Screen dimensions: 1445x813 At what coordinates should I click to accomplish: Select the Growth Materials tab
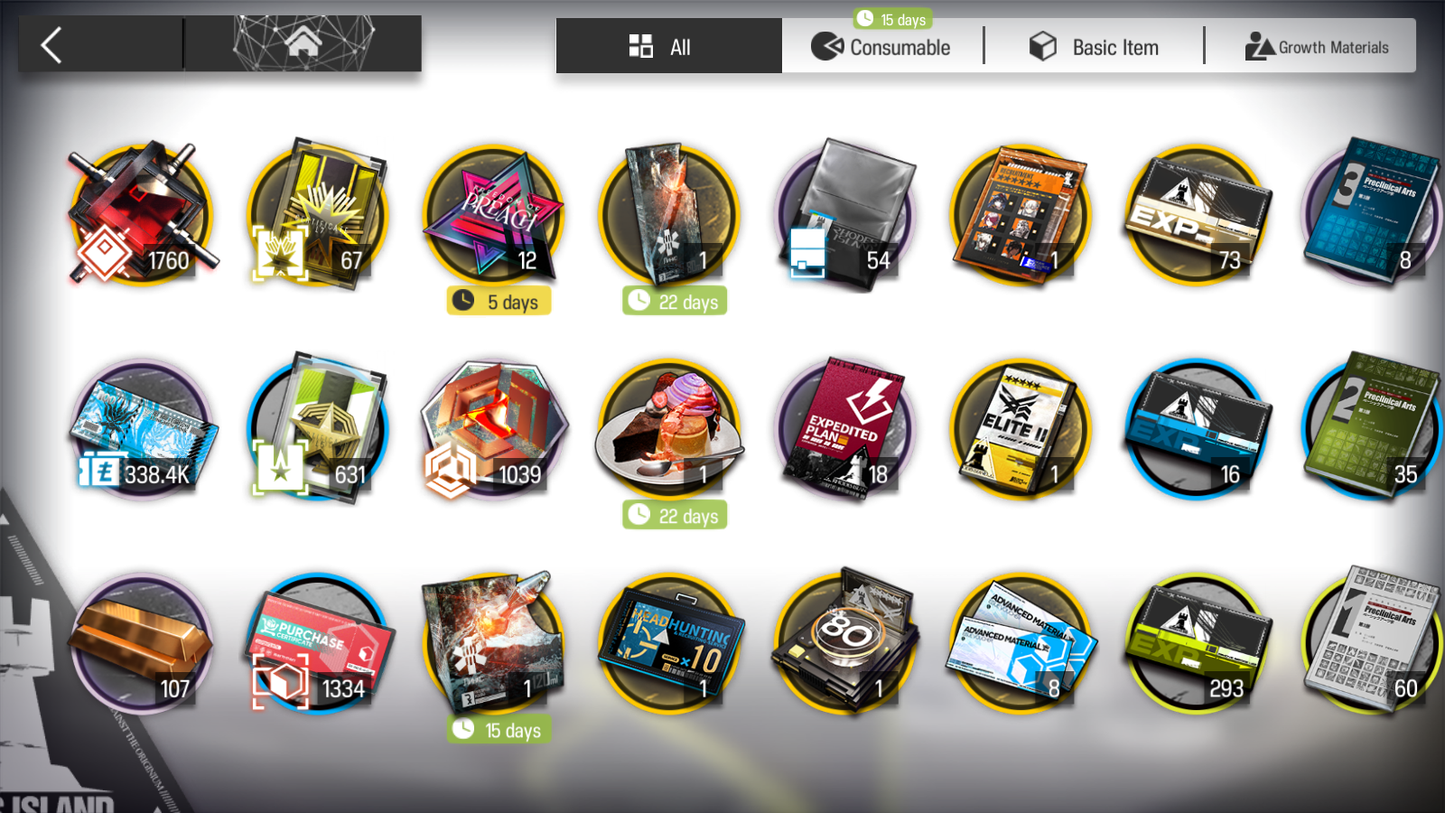point(1316,47)
